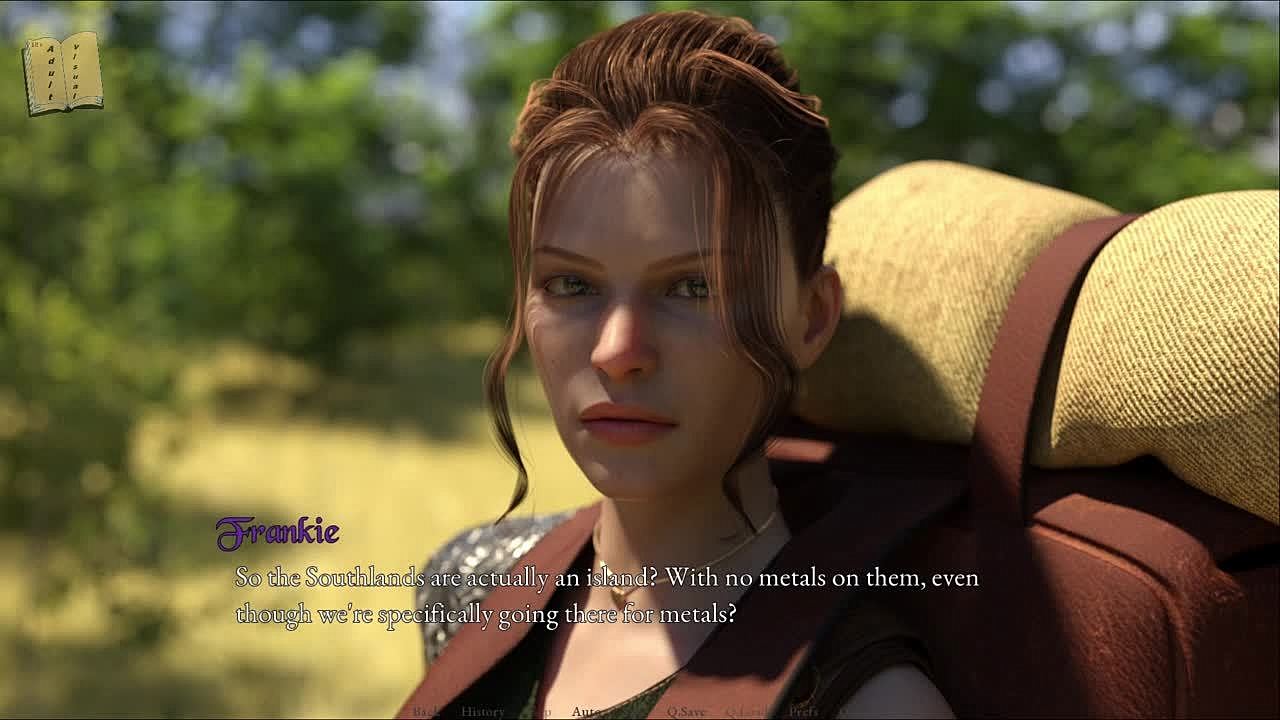Quick load with Q.Load
Viewport: 1280px width, 720px height.
[x=746, y=712]
